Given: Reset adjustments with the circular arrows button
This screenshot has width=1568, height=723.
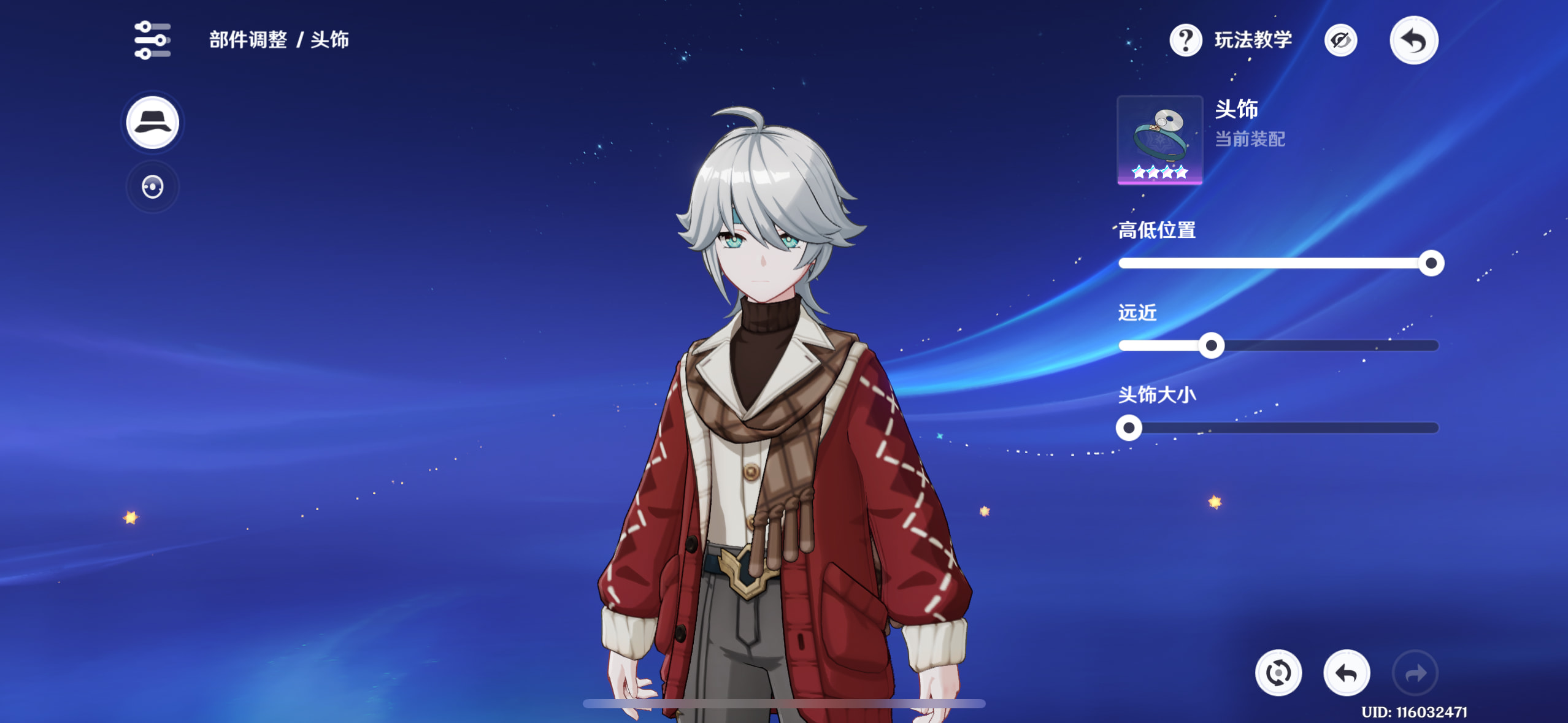Looking at the screenshot, I should click(x=1278, y=673).
